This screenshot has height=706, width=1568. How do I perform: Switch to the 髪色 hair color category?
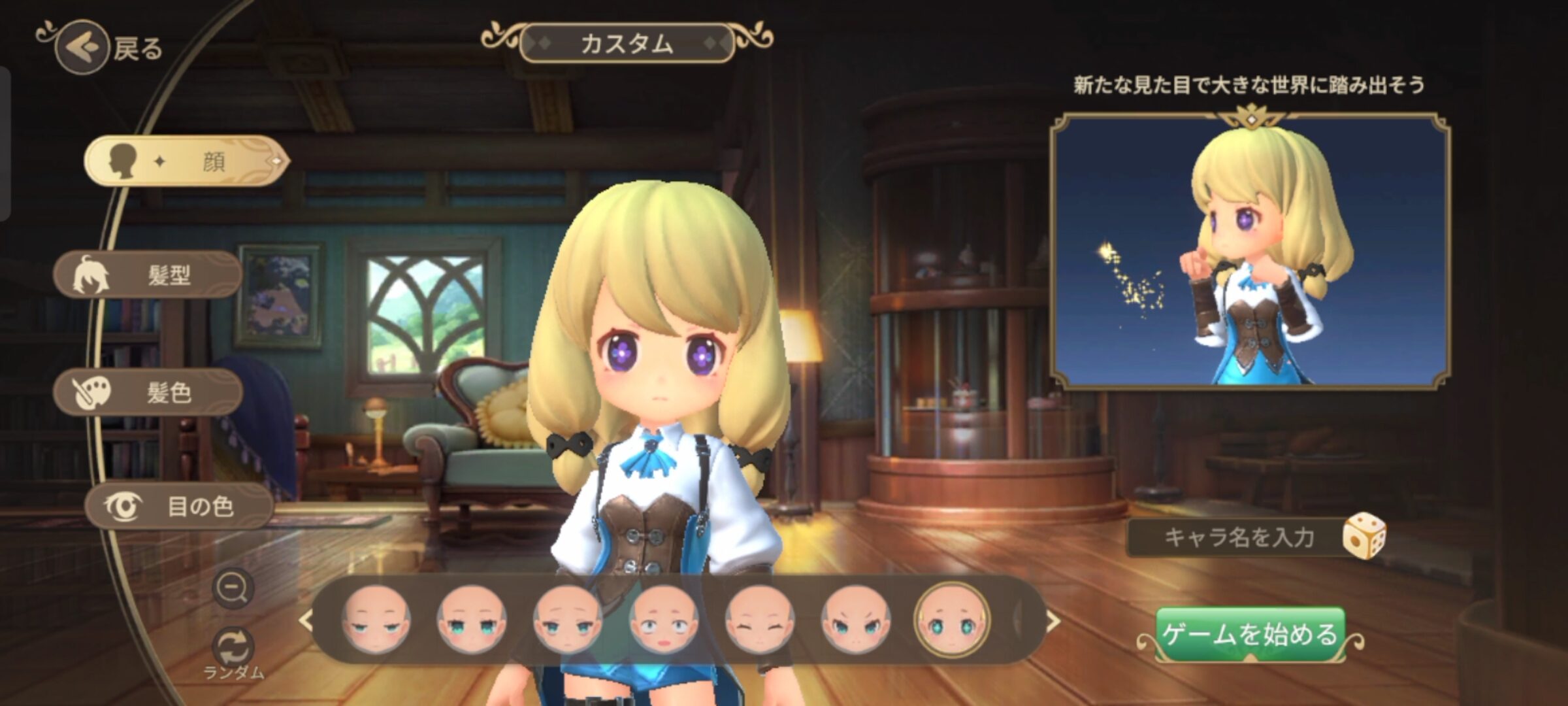[x=148, y=392]
